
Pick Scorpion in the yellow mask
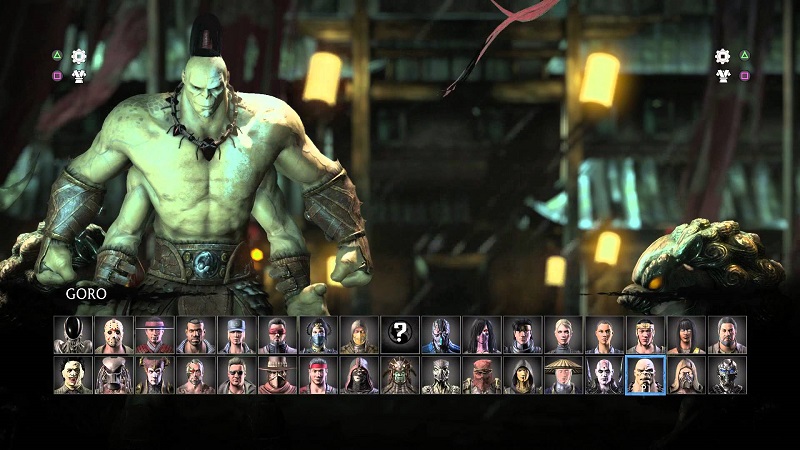click(x=359, y=335)
